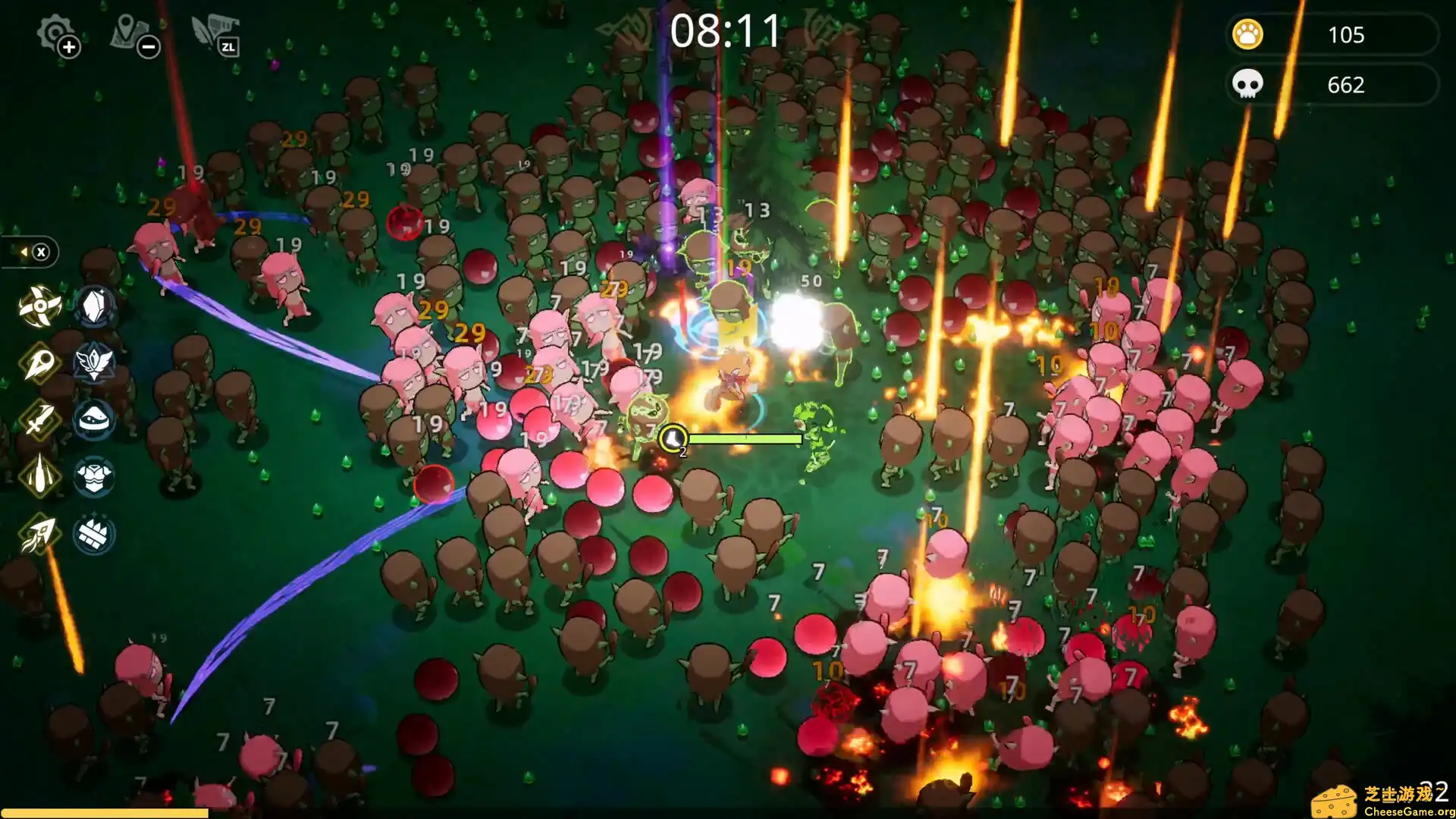
Task: Select the sword weapon icon
Action: tap(39, 419)
